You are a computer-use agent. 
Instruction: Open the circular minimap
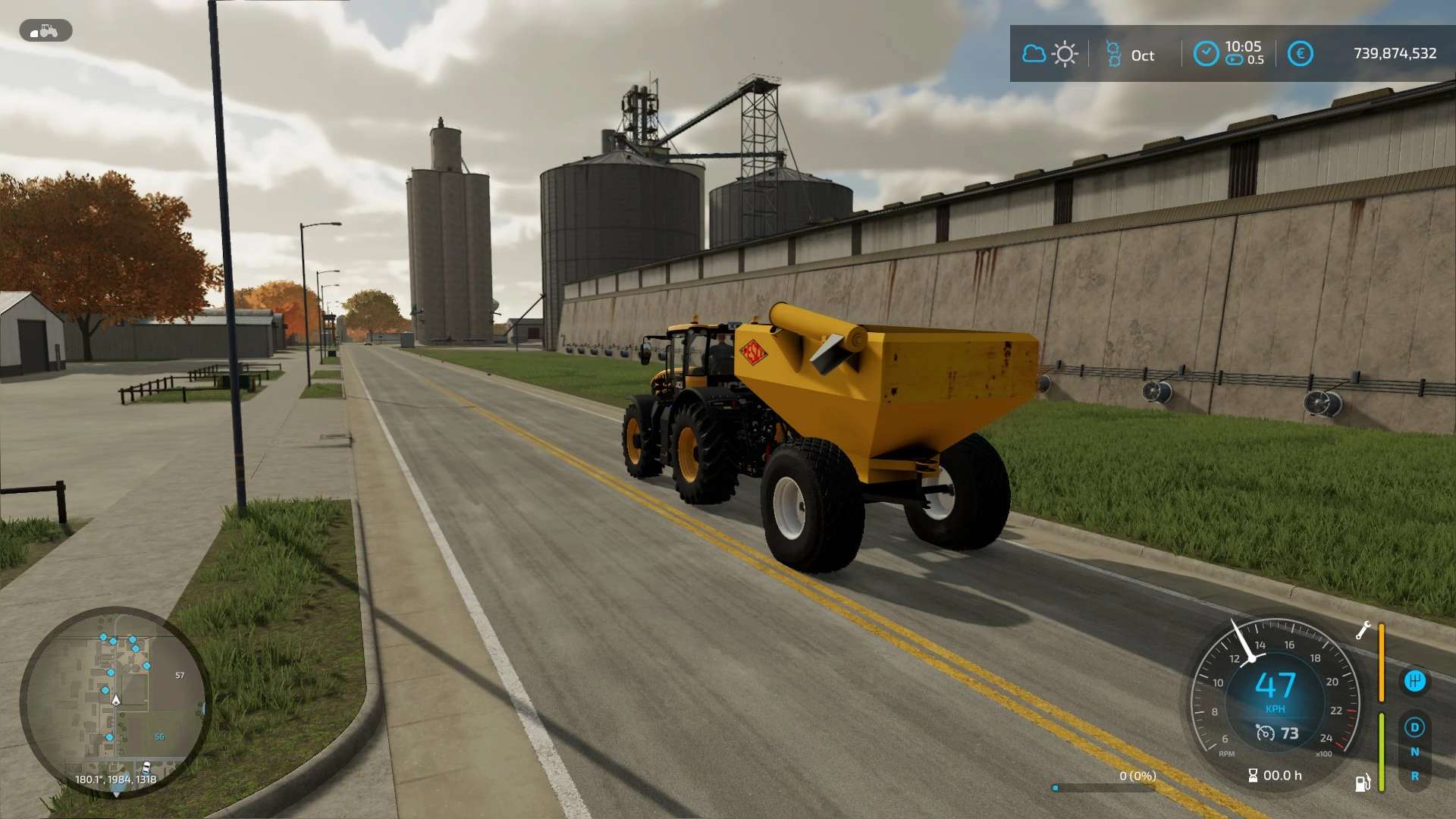tap(115, 702)
